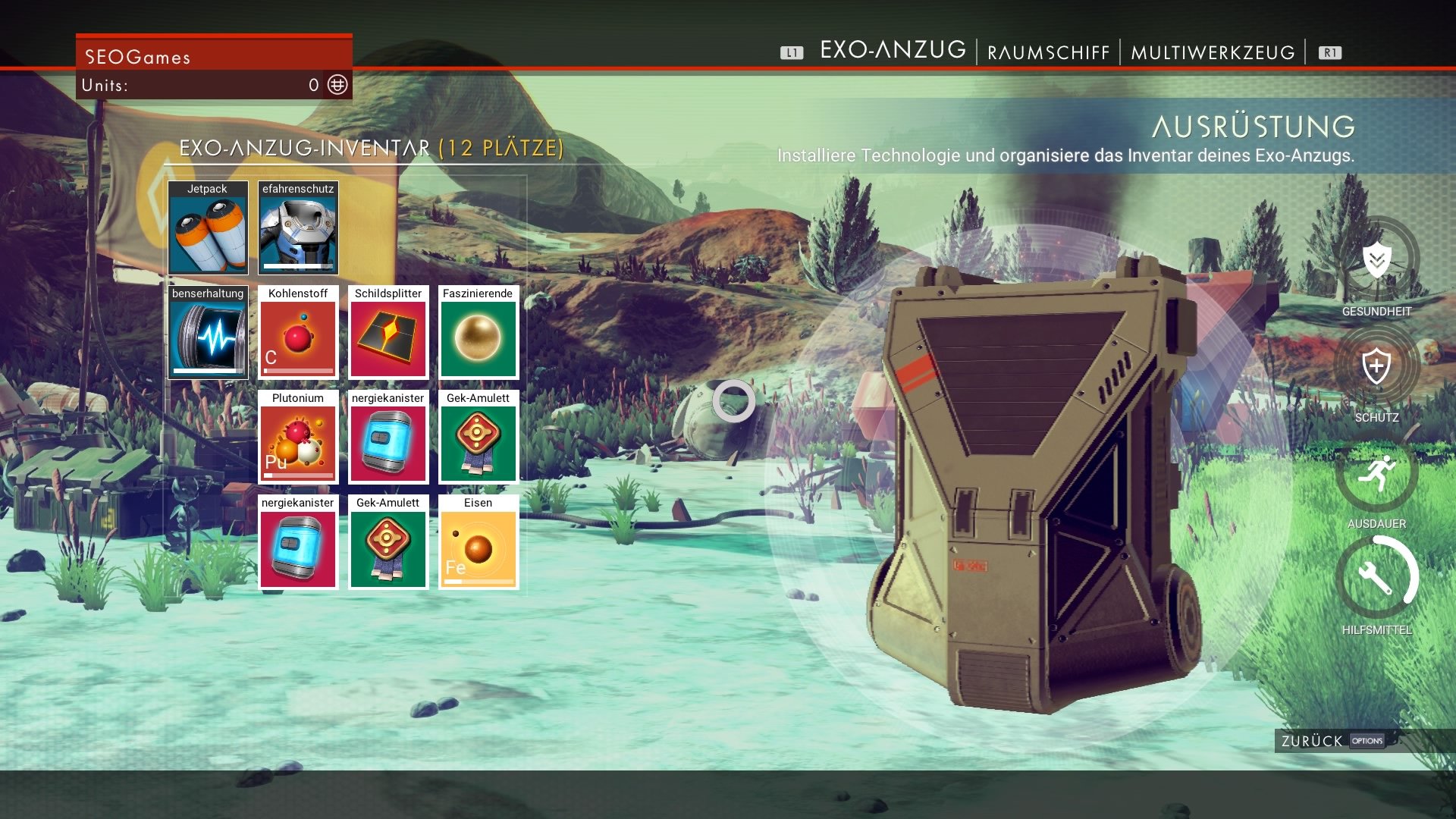
Task: Choose the Gefahrenschutz suit technology slot
Action: (298, 228)
